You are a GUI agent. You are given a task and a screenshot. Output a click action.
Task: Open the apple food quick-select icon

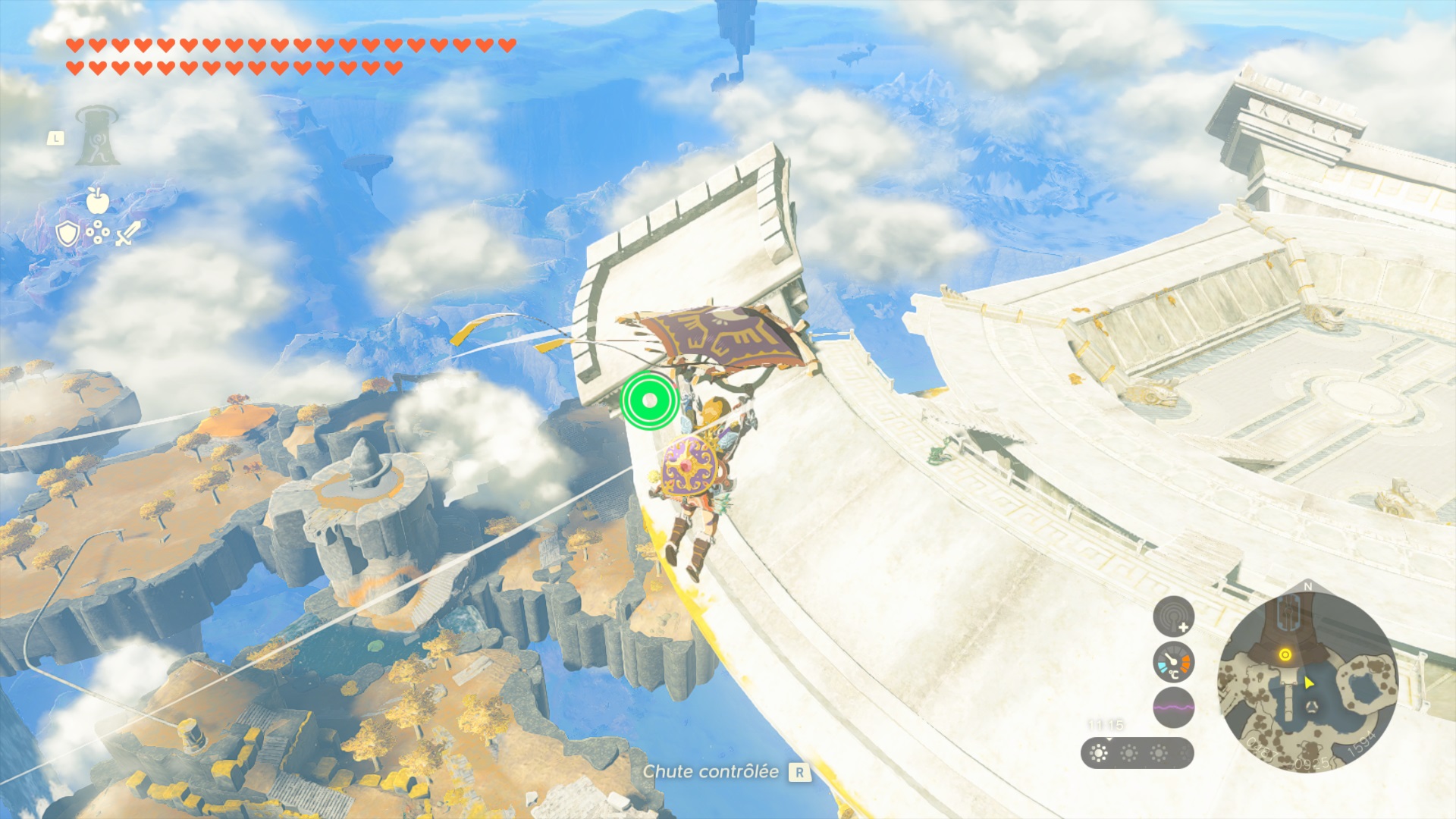(x=97, y=200)
